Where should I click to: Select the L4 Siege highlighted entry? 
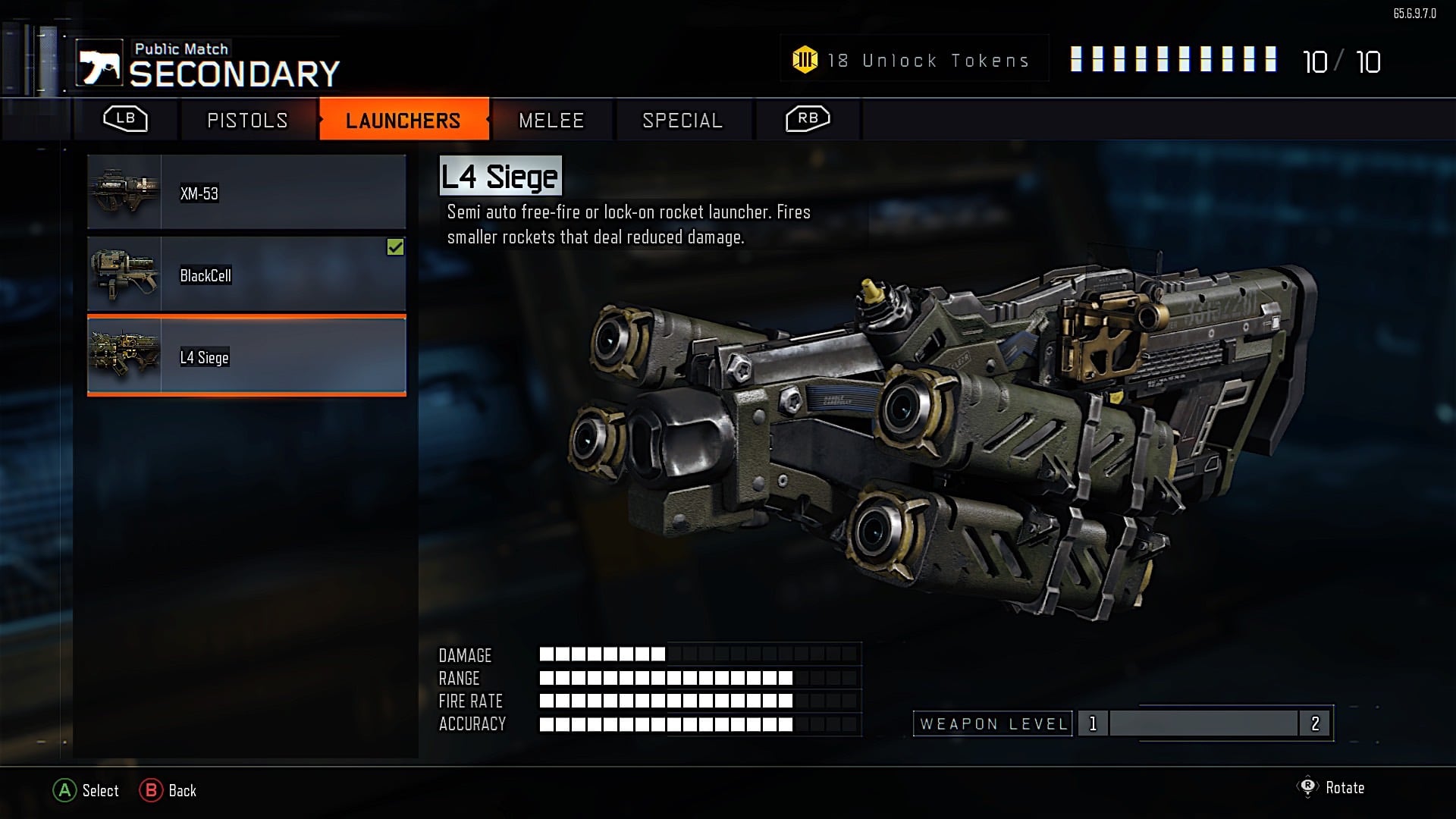pyautogui.click(x=246, y=356)
